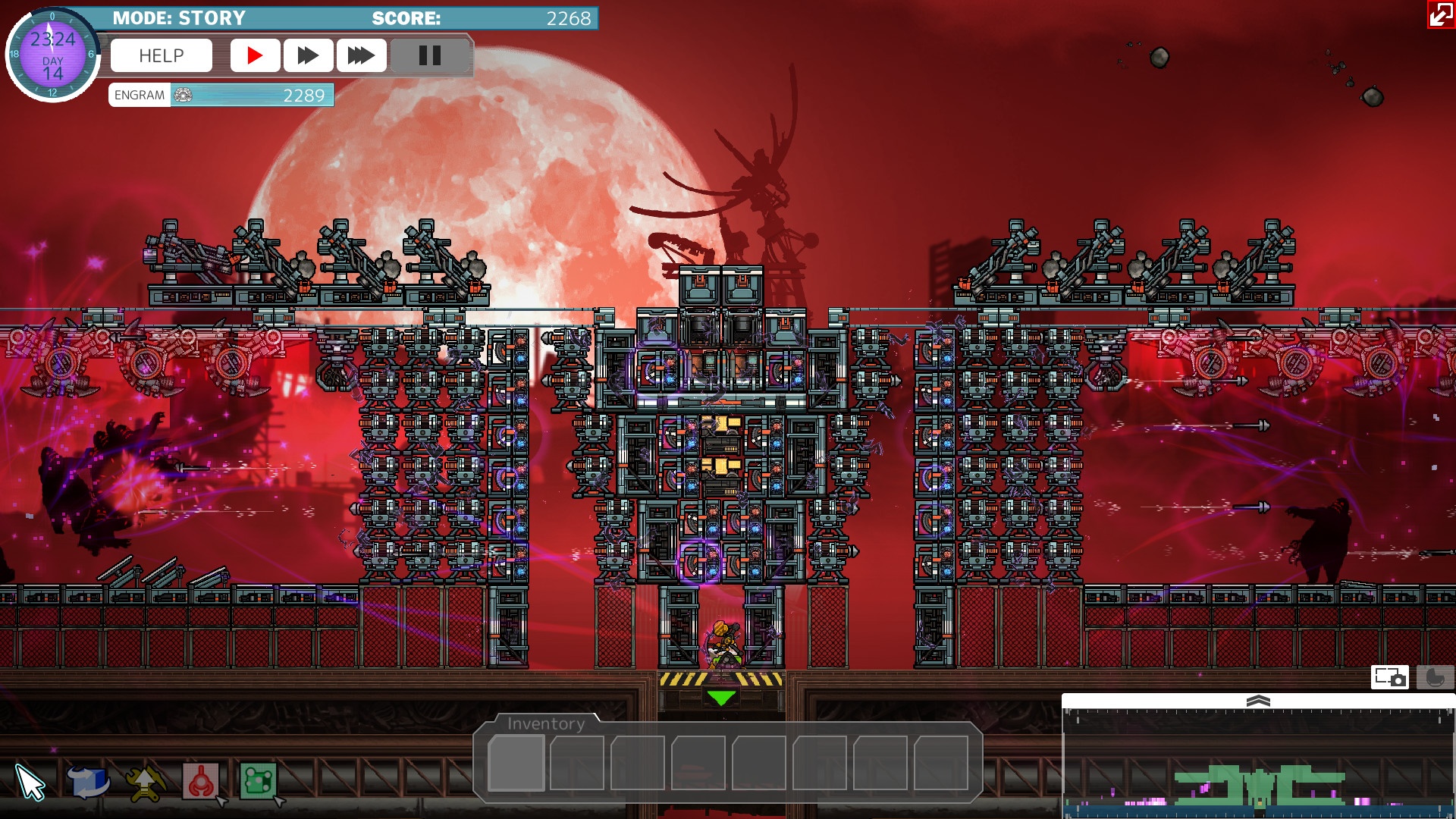Image resolution: width=1456 pixels, height=819 pixels.
Task: Click the green down arrow below the hatch
Action: (720, 698)
